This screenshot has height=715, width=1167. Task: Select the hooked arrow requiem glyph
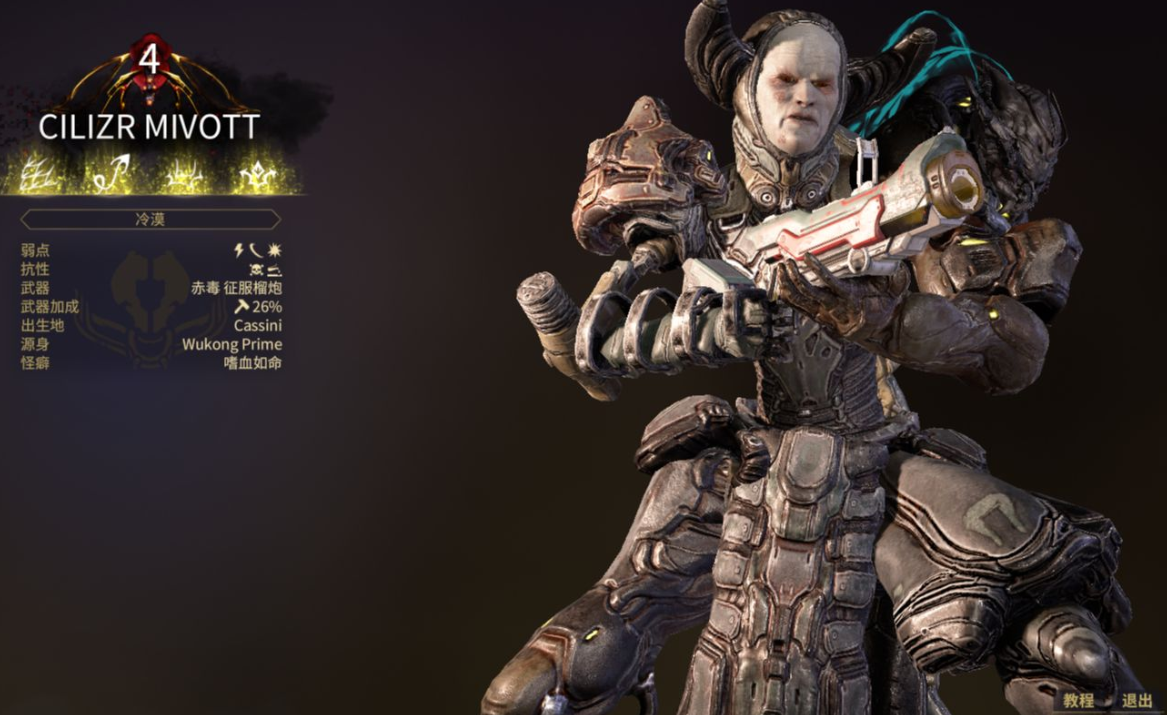pyautogui.click(x=114, y=175)
